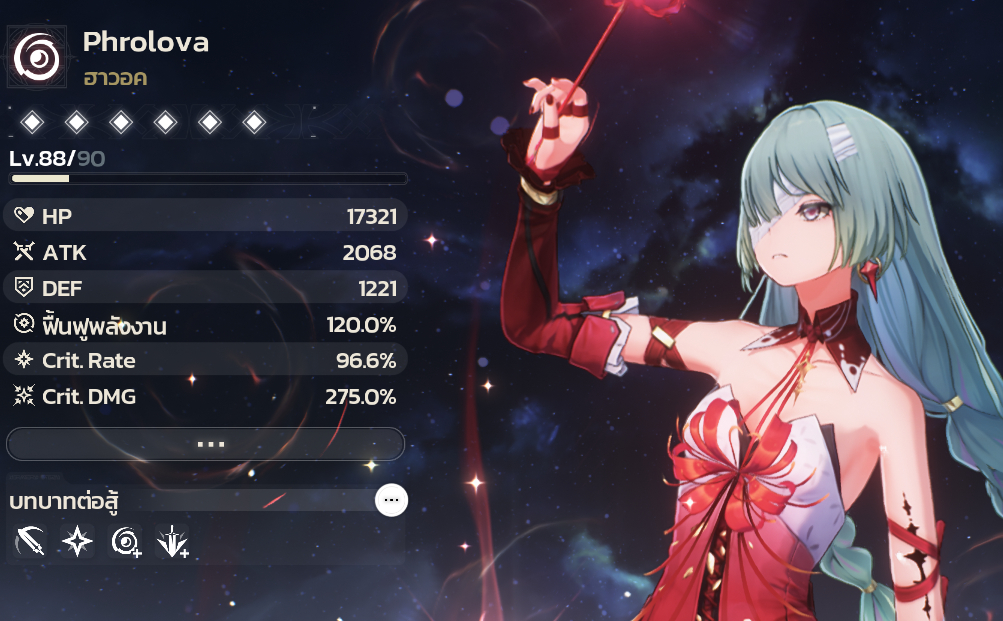Open combat role details via the round ellipsis button

click(391, 500)
